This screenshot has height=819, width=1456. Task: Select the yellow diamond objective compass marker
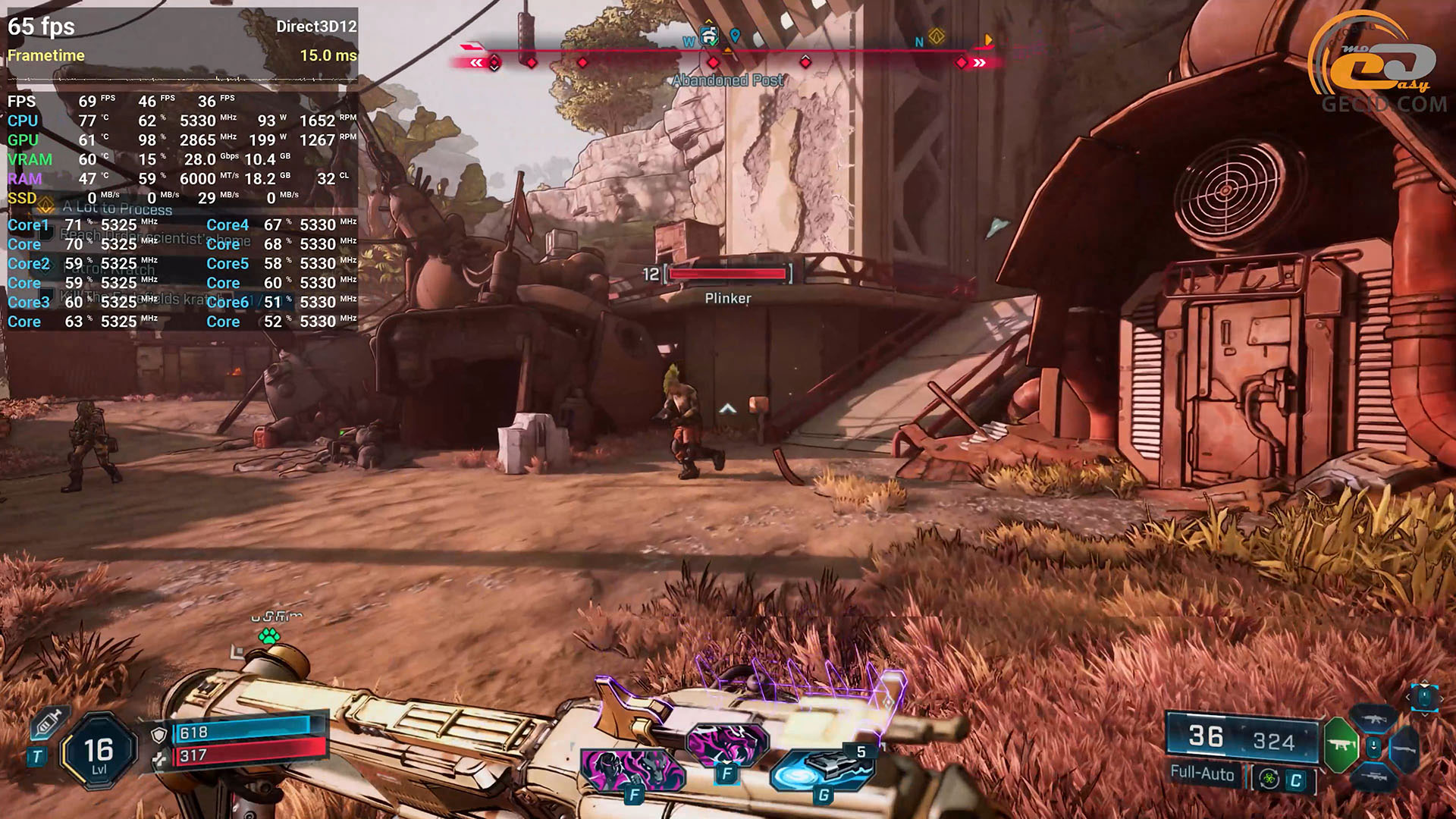(937, 36)
